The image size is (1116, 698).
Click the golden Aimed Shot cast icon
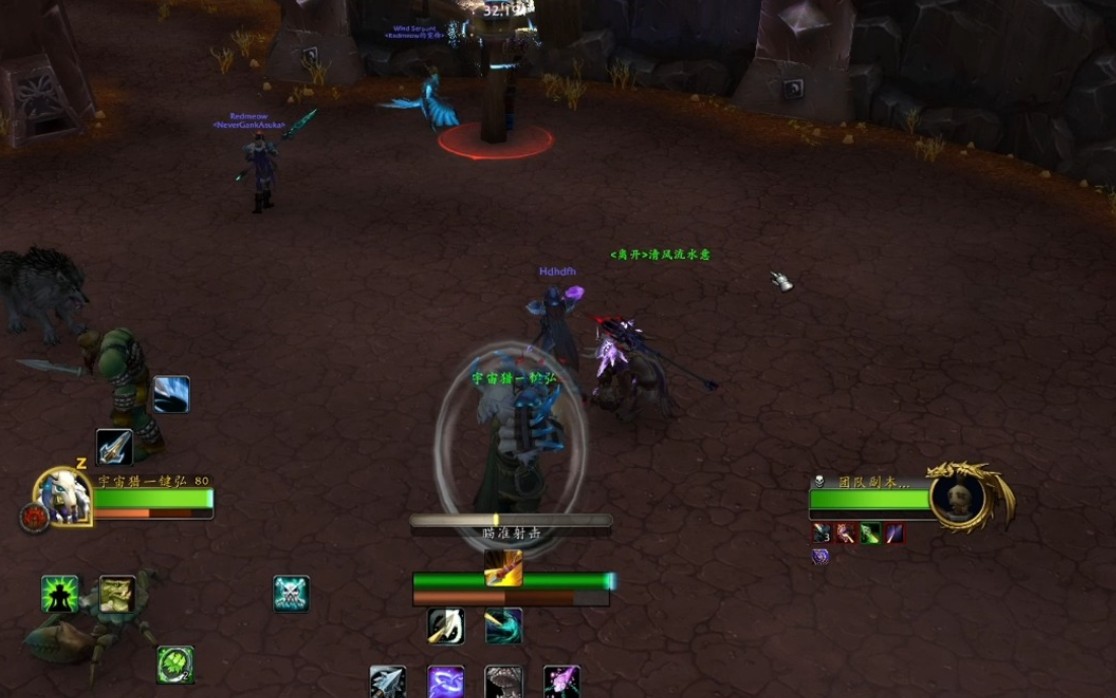coord(503,568)
